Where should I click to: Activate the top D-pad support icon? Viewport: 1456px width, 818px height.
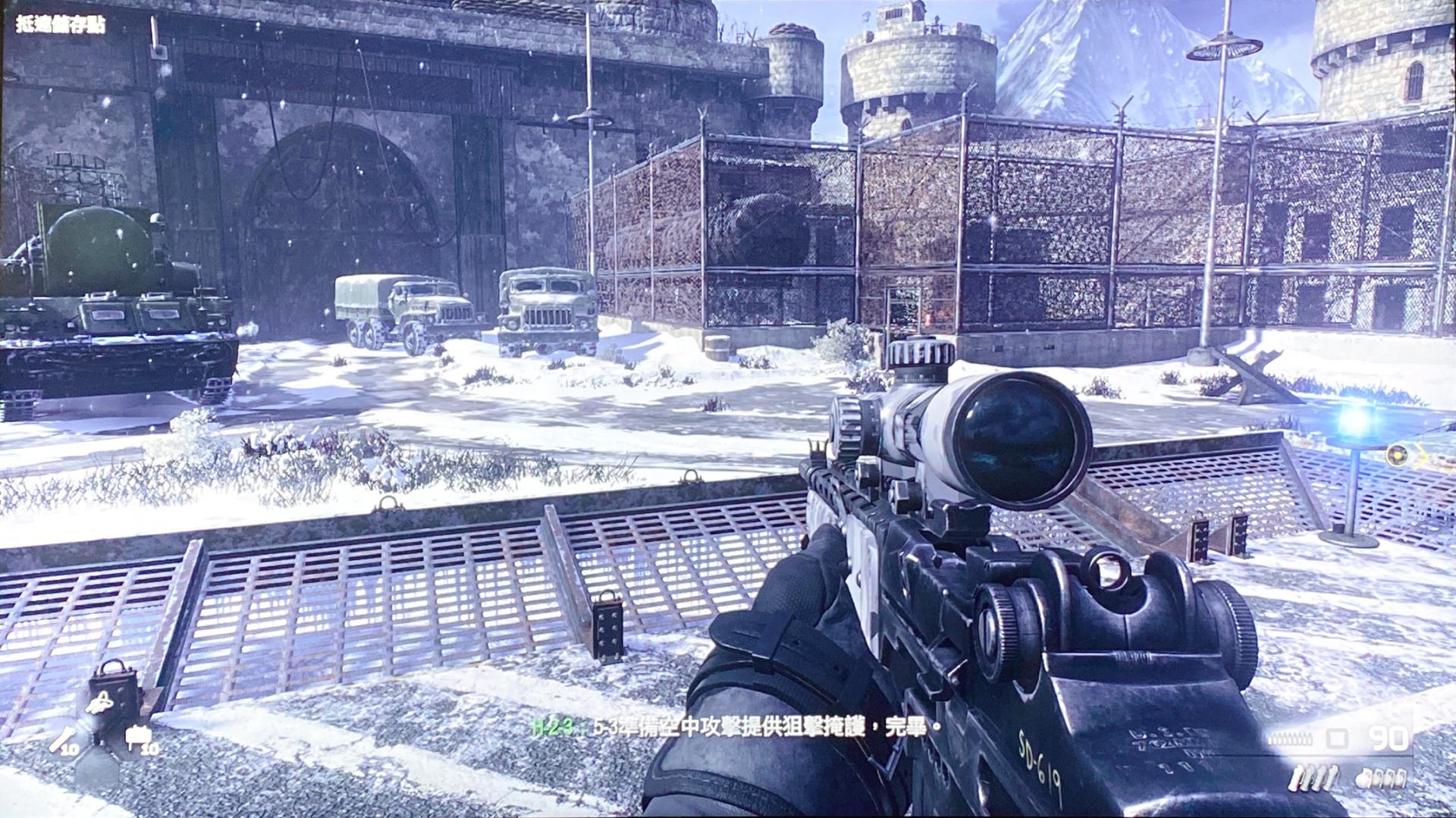(x=100, y=704)
